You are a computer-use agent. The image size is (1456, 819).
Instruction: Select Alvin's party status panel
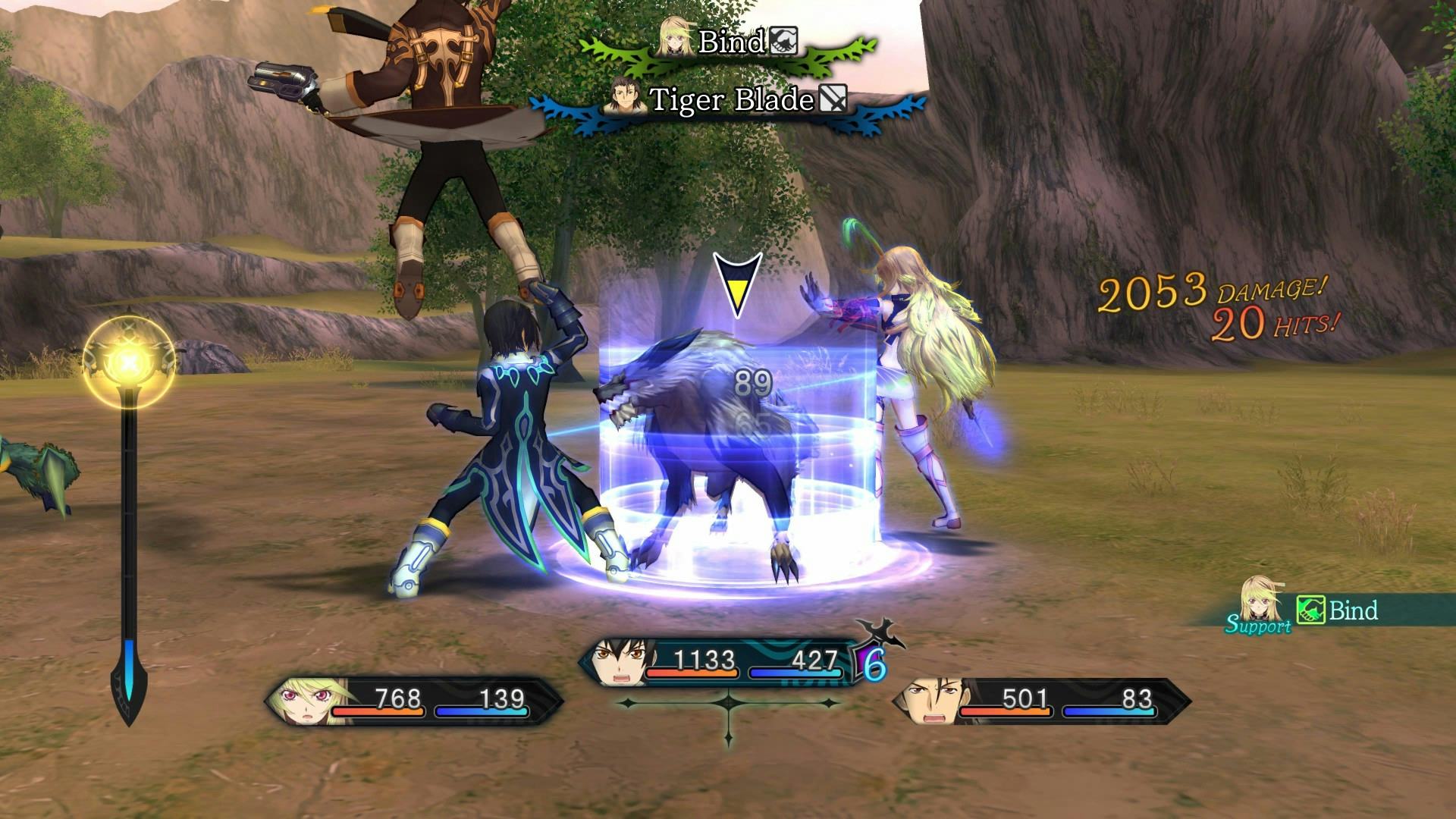pyautogui.click(x=1040, y=701)
